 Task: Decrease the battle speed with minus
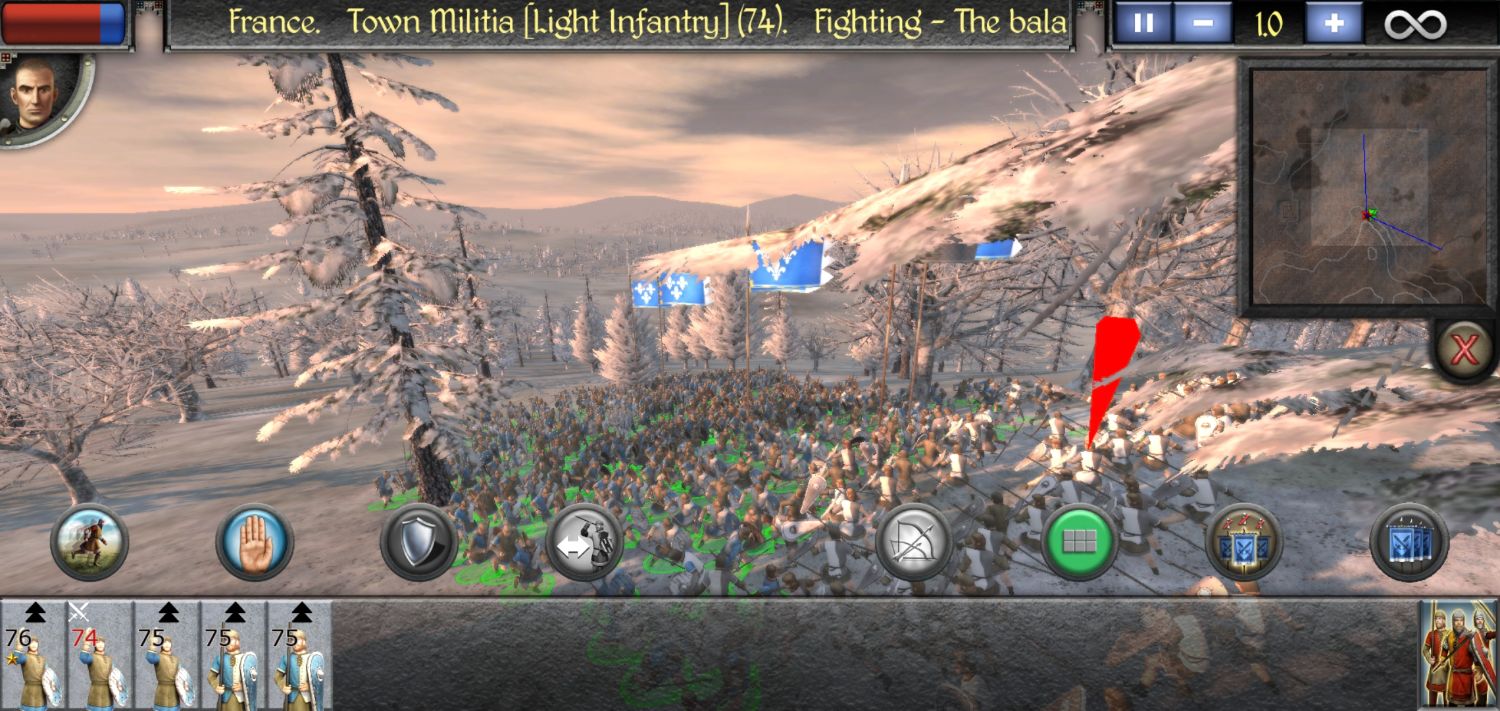tap(1203, 23)
